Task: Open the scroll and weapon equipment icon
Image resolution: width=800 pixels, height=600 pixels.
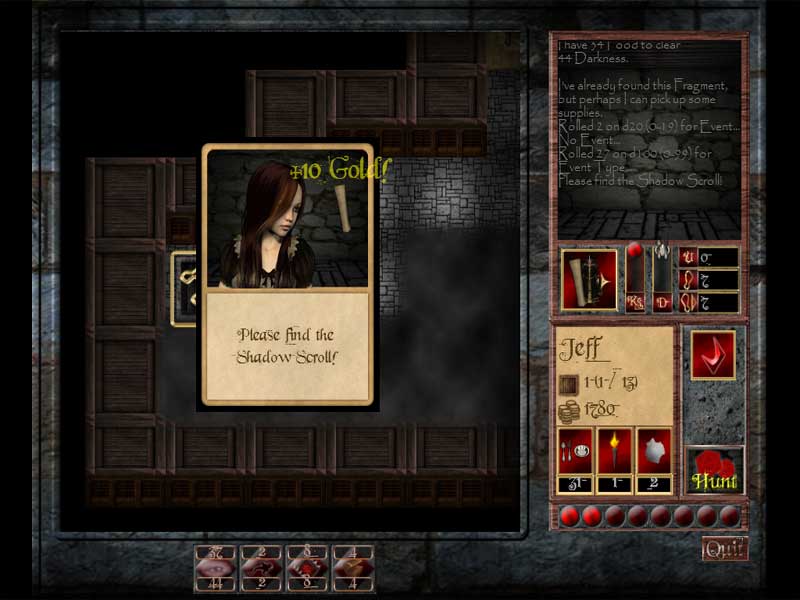Action: 589,279
